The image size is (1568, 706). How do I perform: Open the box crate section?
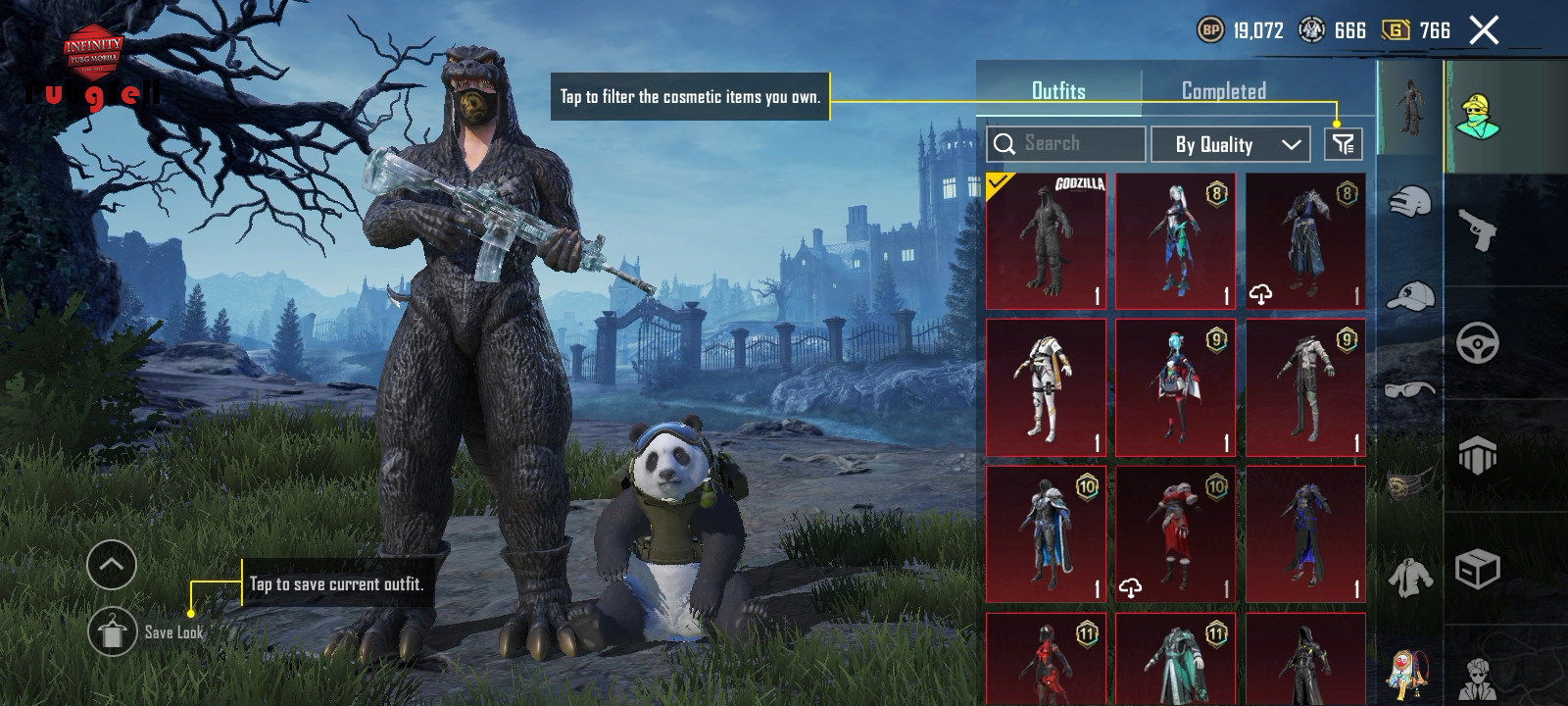1478,569
